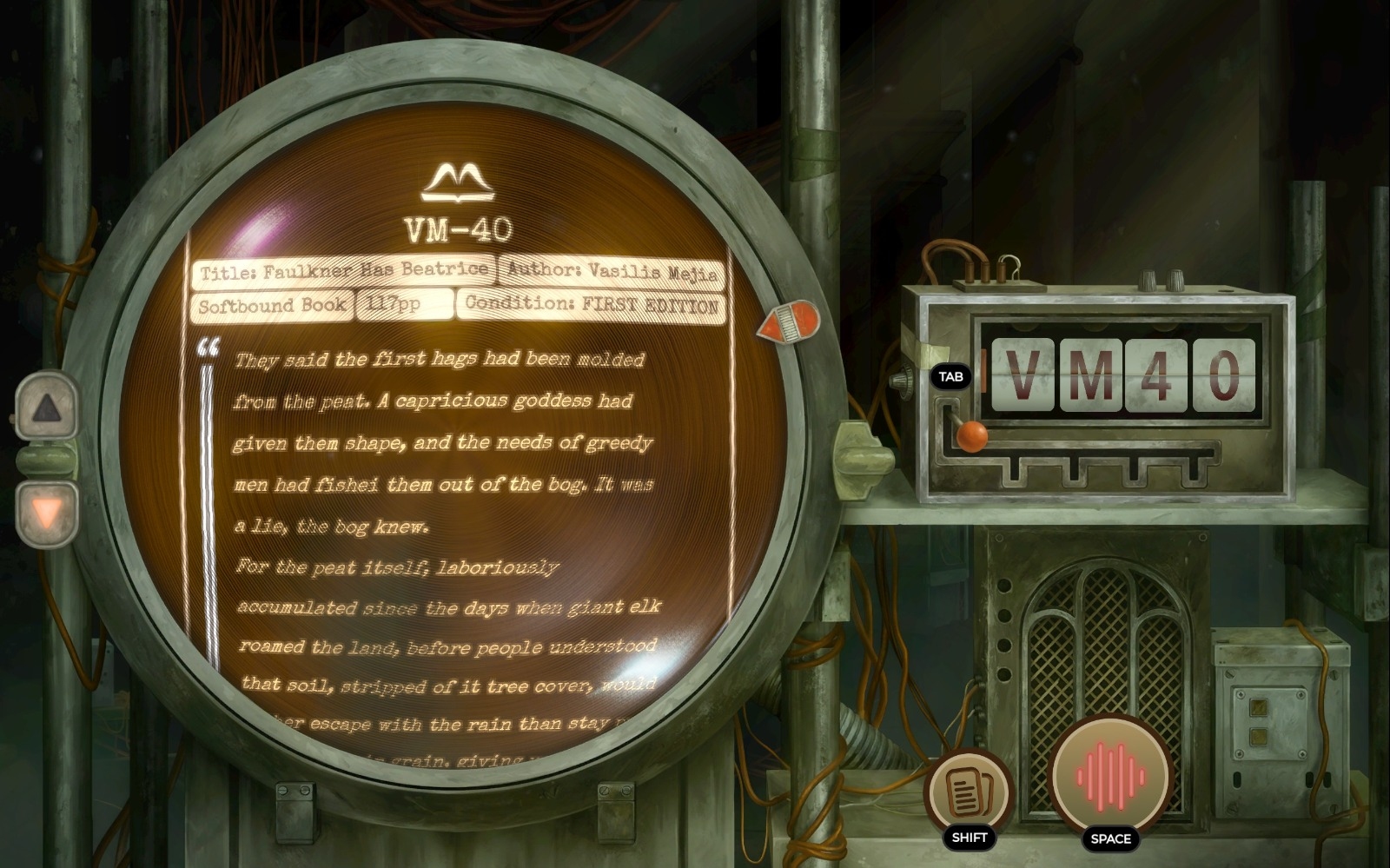Change the digit 4 dial tile
The width and height of the screenshot is (1390, 868).
pyautogui.click(x=1156, y=375)
